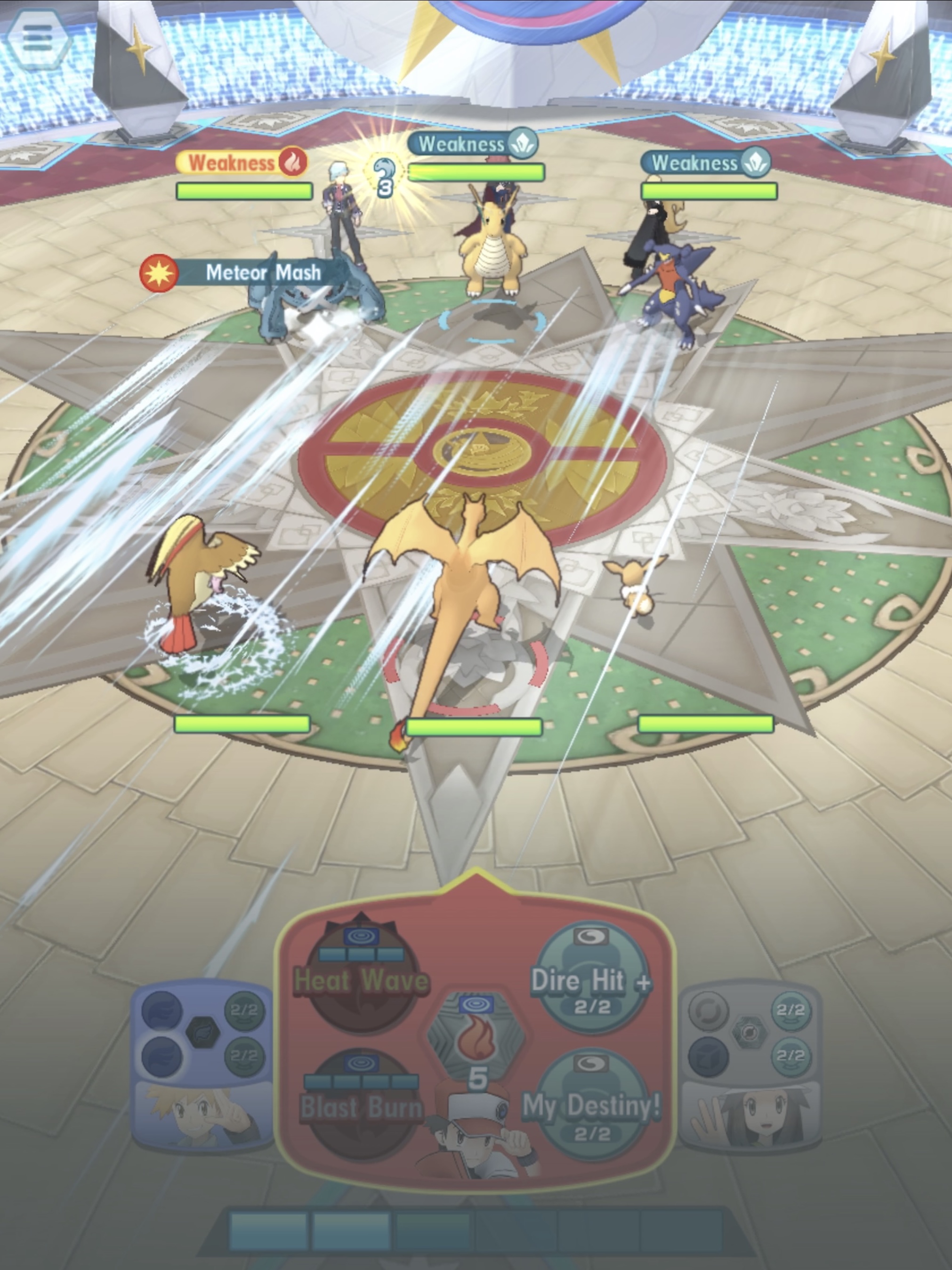Screen dimensions: 952x1270
Task: Use the Blast Burn move
Action: click(x=362, y=1106)
